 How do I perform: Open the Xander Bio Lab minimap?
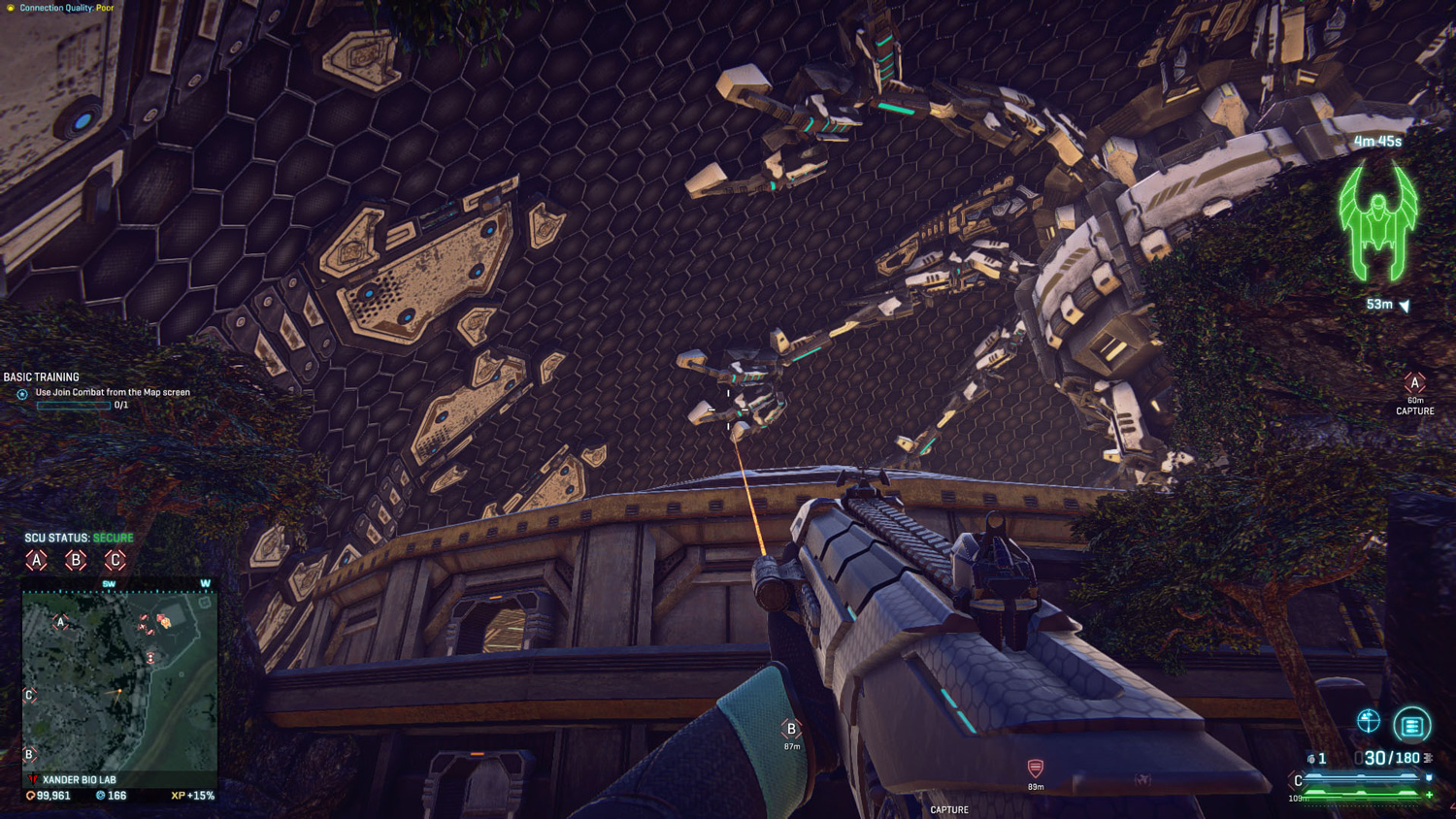[x=119, y=680]
